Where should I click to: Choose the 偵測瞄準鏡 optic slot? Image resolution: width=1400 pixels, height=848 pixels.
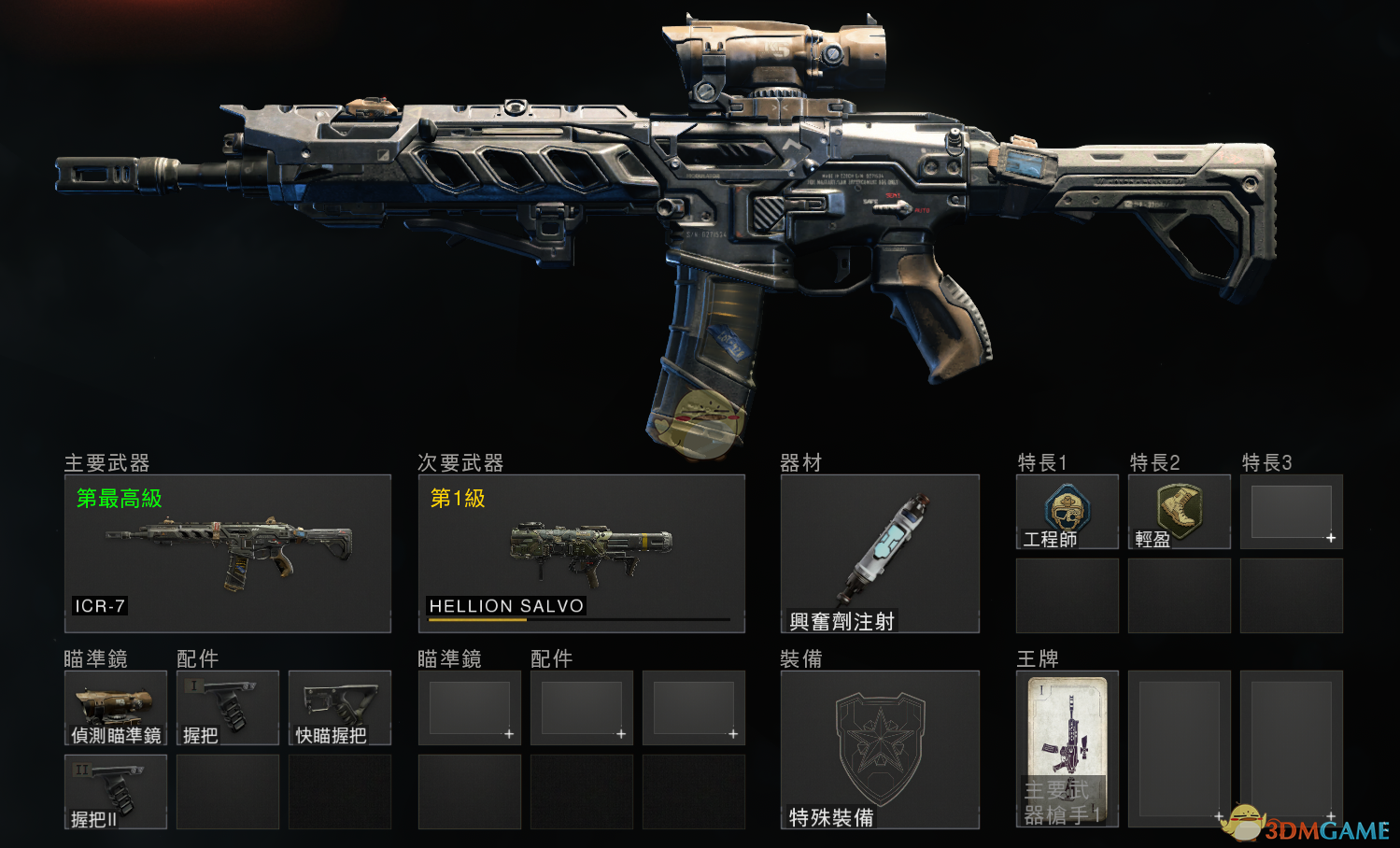point(116,708)
